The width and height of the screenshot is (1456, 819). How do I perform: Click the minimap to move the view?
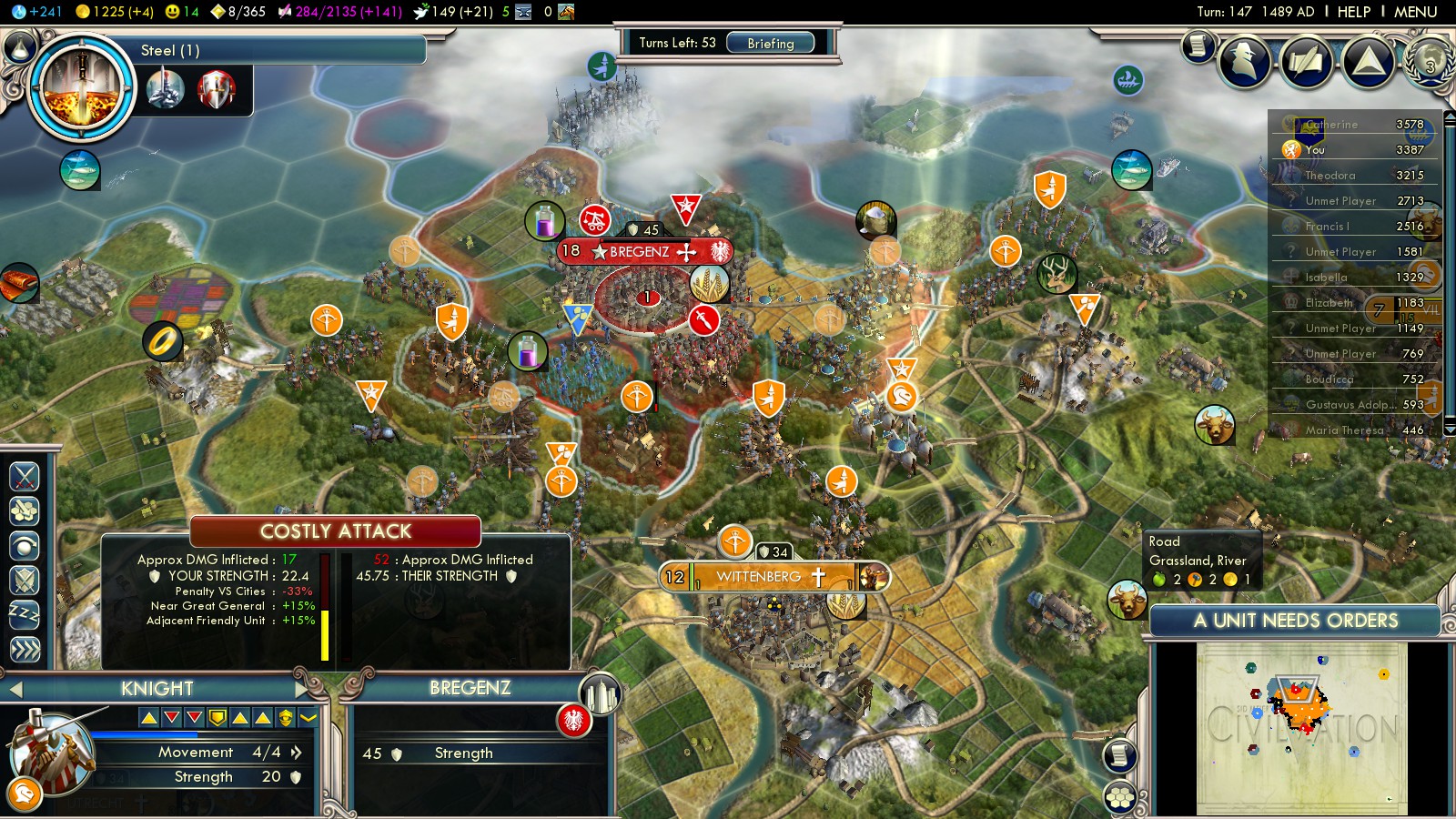coord(1301,728)
